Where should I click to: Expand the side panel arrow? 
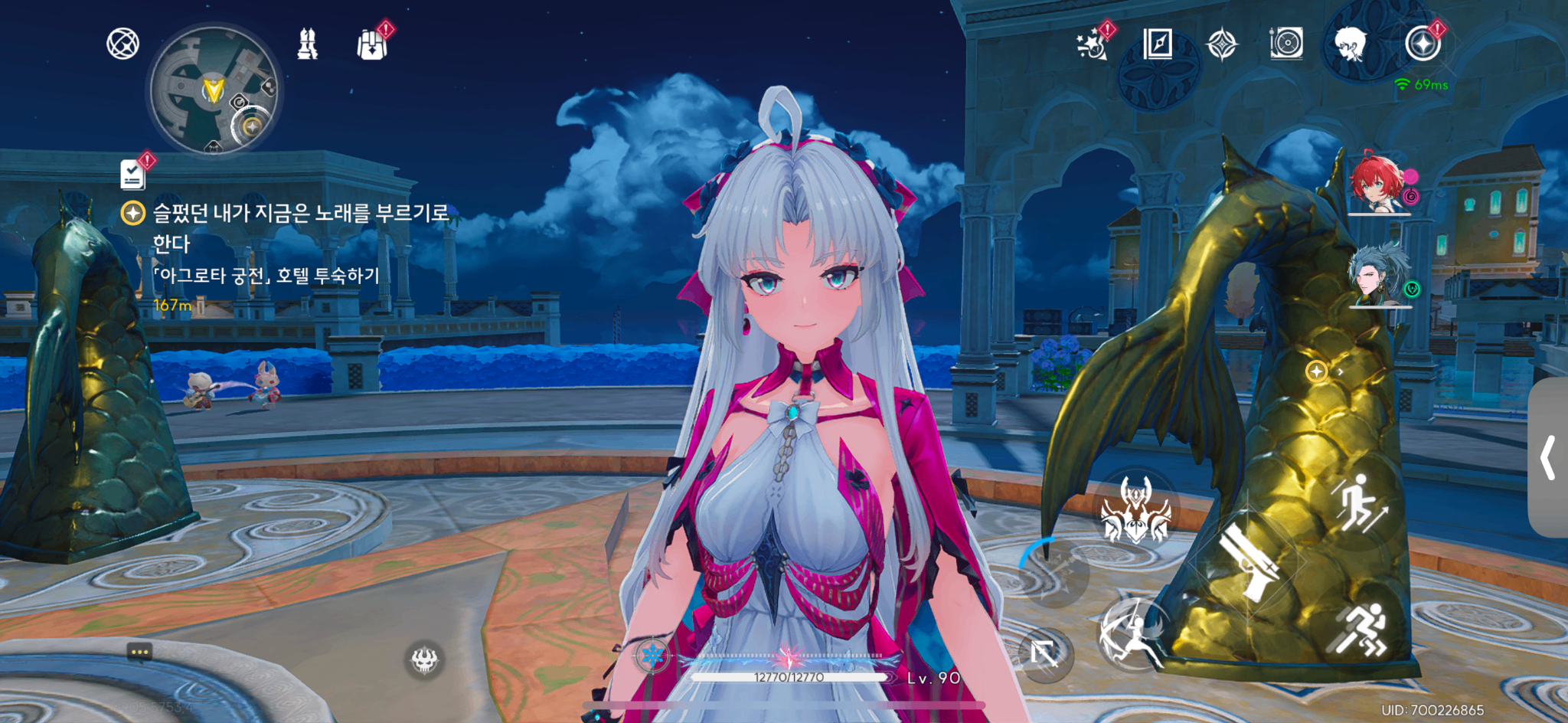1548,458
